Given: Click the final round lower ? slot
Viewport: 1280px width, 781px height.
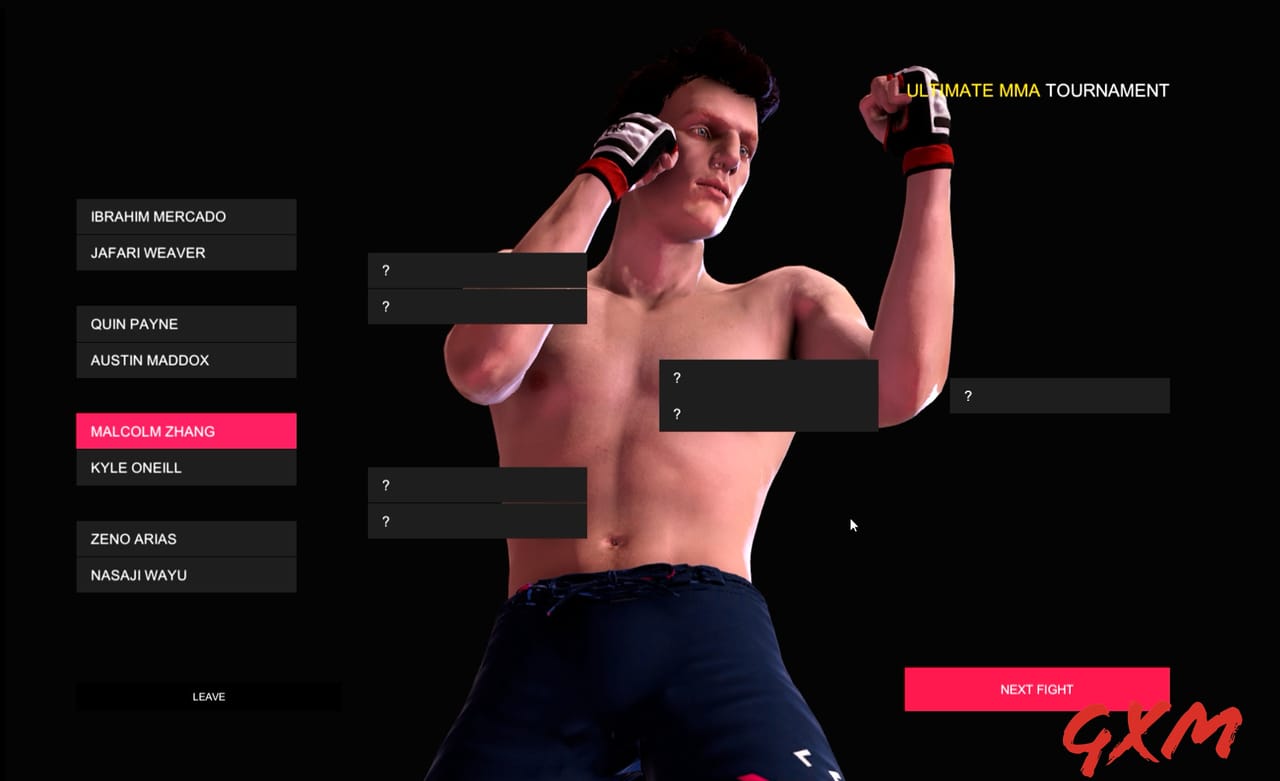Looking at the screenshot, I should click(769, 413).
